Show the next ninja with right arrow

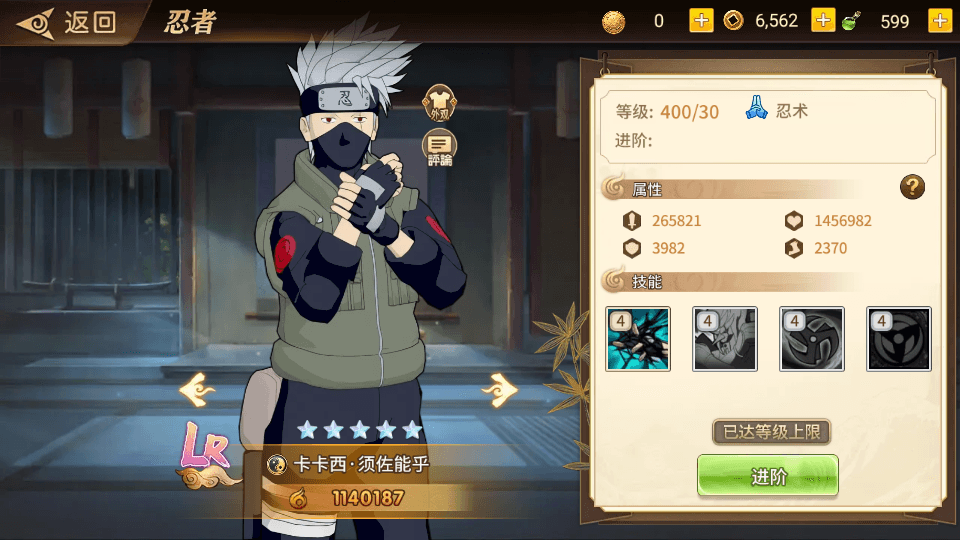(x=499, y=388)
